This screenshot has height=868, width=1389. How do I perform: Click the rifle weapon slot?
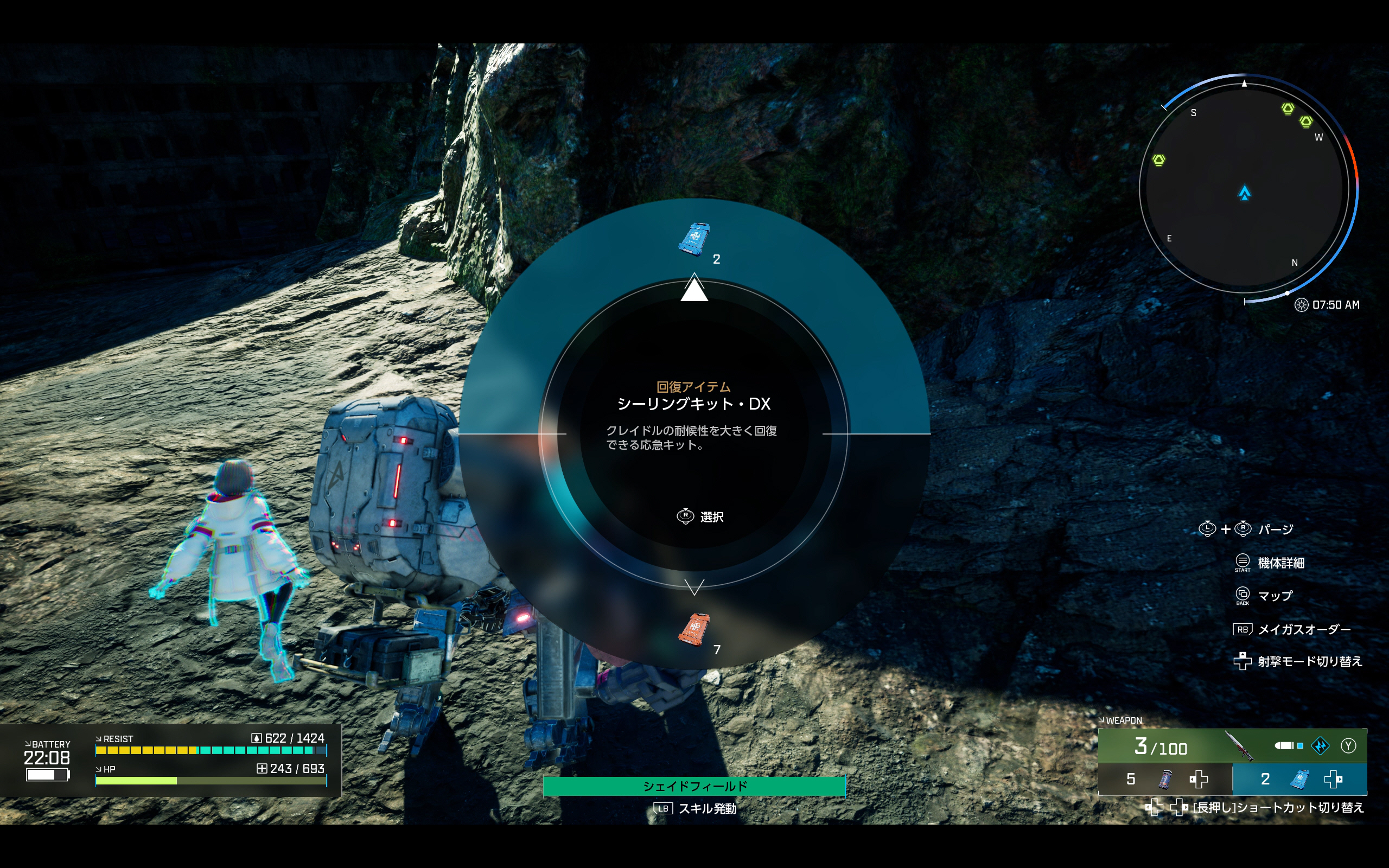tap(1232, 746)
